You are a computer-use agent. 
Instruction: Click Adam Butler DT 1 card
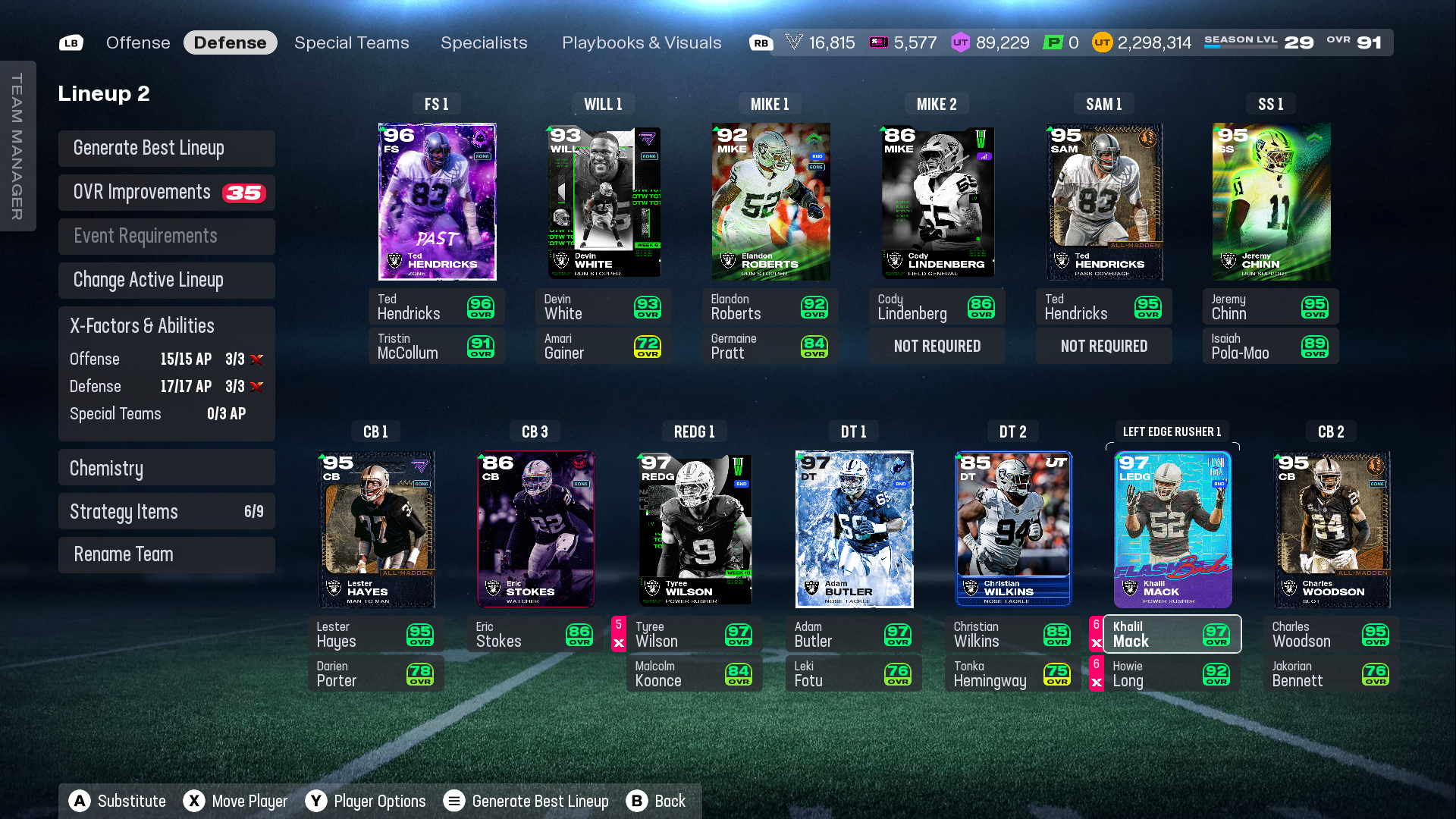click(854, 529)
